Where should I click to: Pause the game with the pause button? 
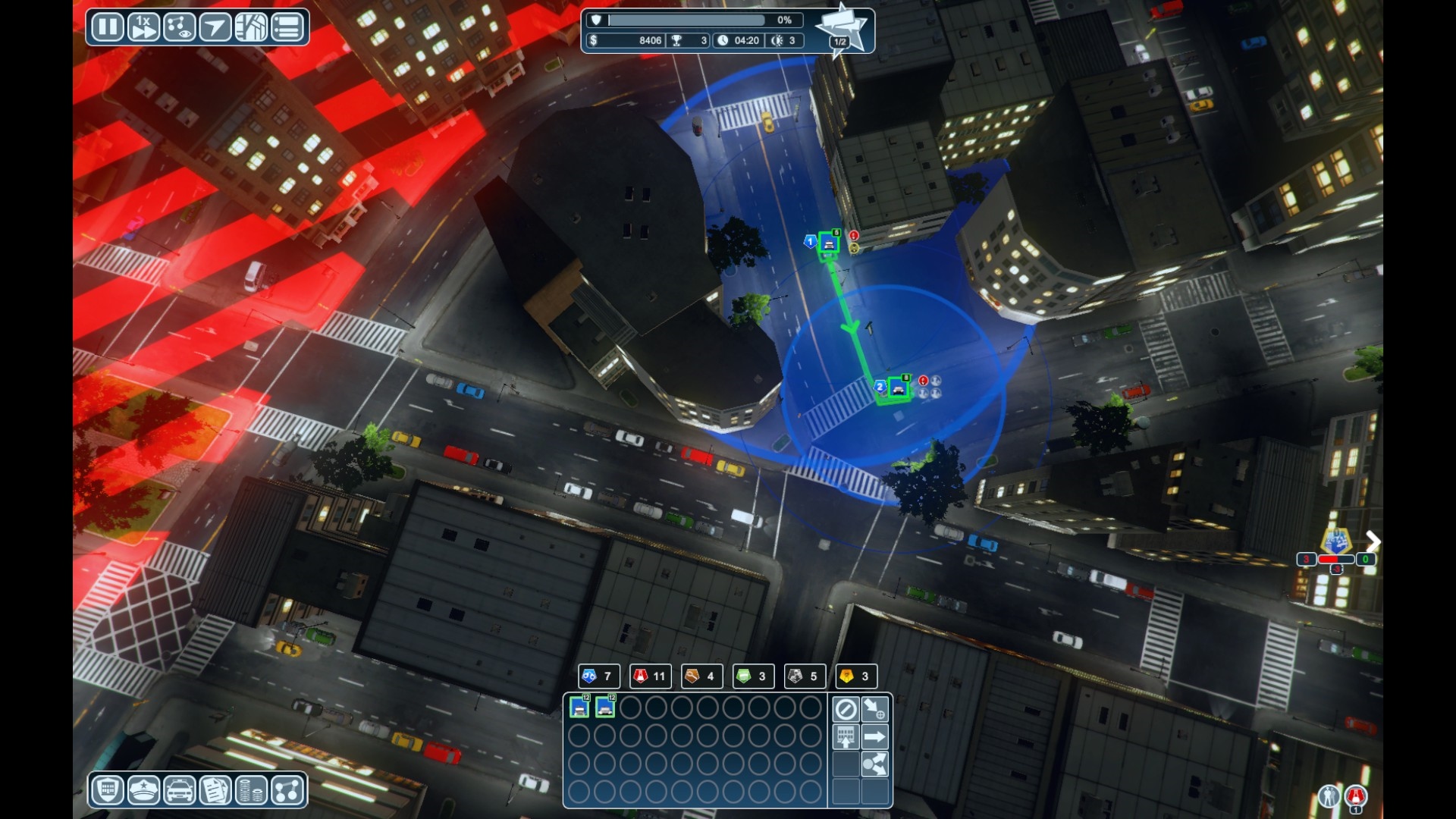pyautogui.click(x=107, y=27)
